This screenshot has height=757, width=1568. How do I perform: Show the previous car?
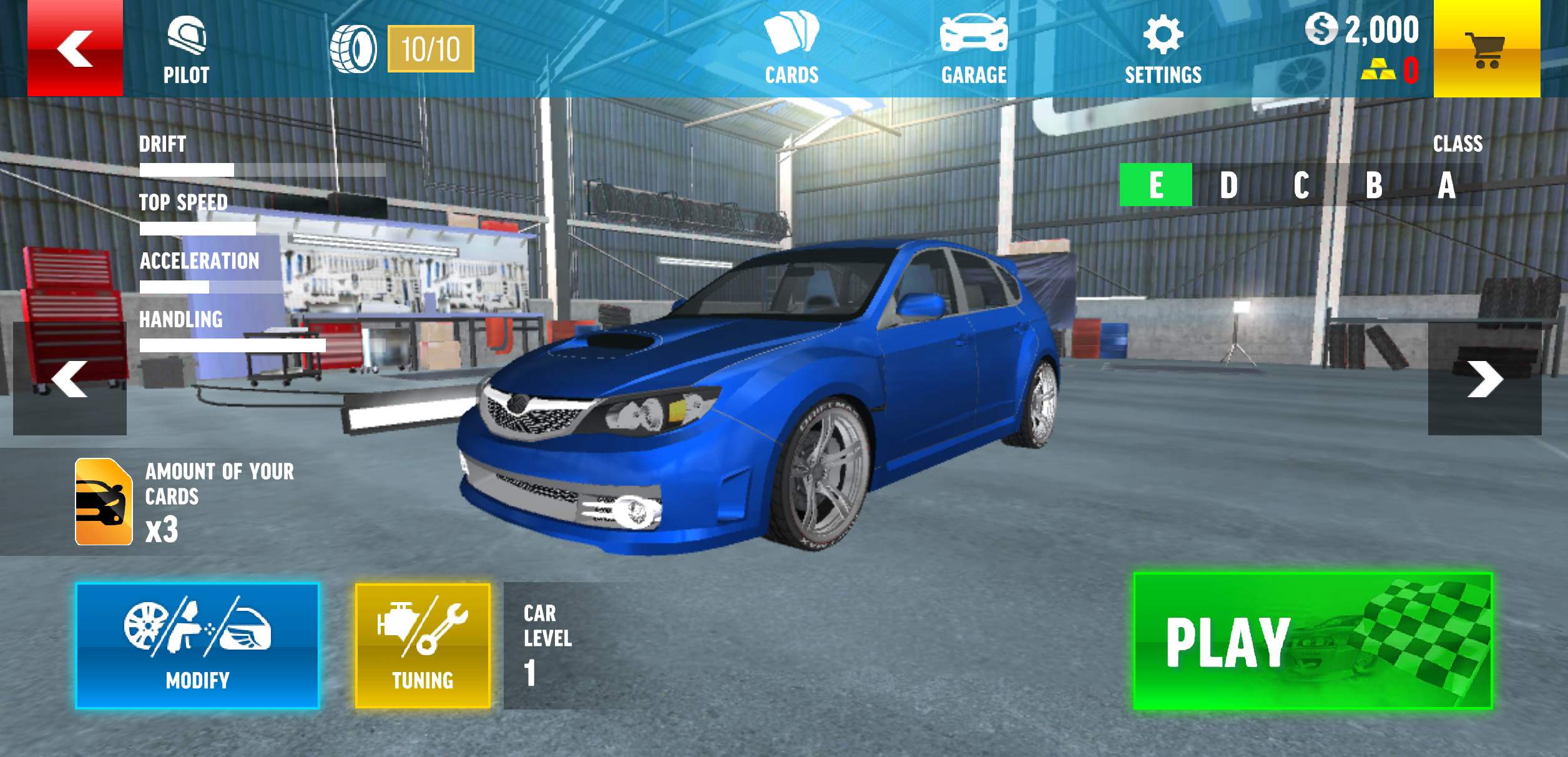70,378
